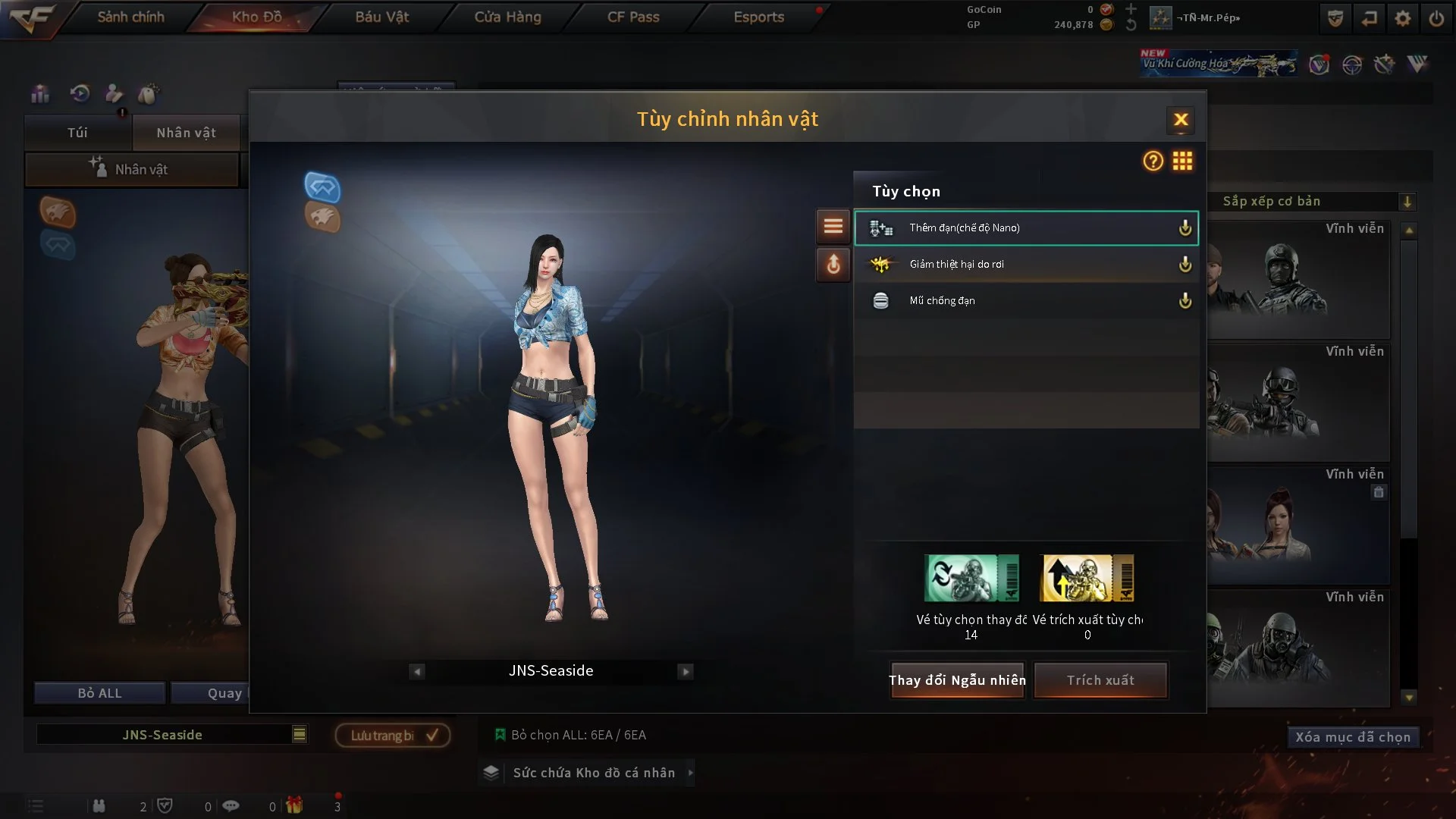This screenshot has height=819, width=1456.
Task: Open the crosshair target icon in top right
Action: point(1351,64)
